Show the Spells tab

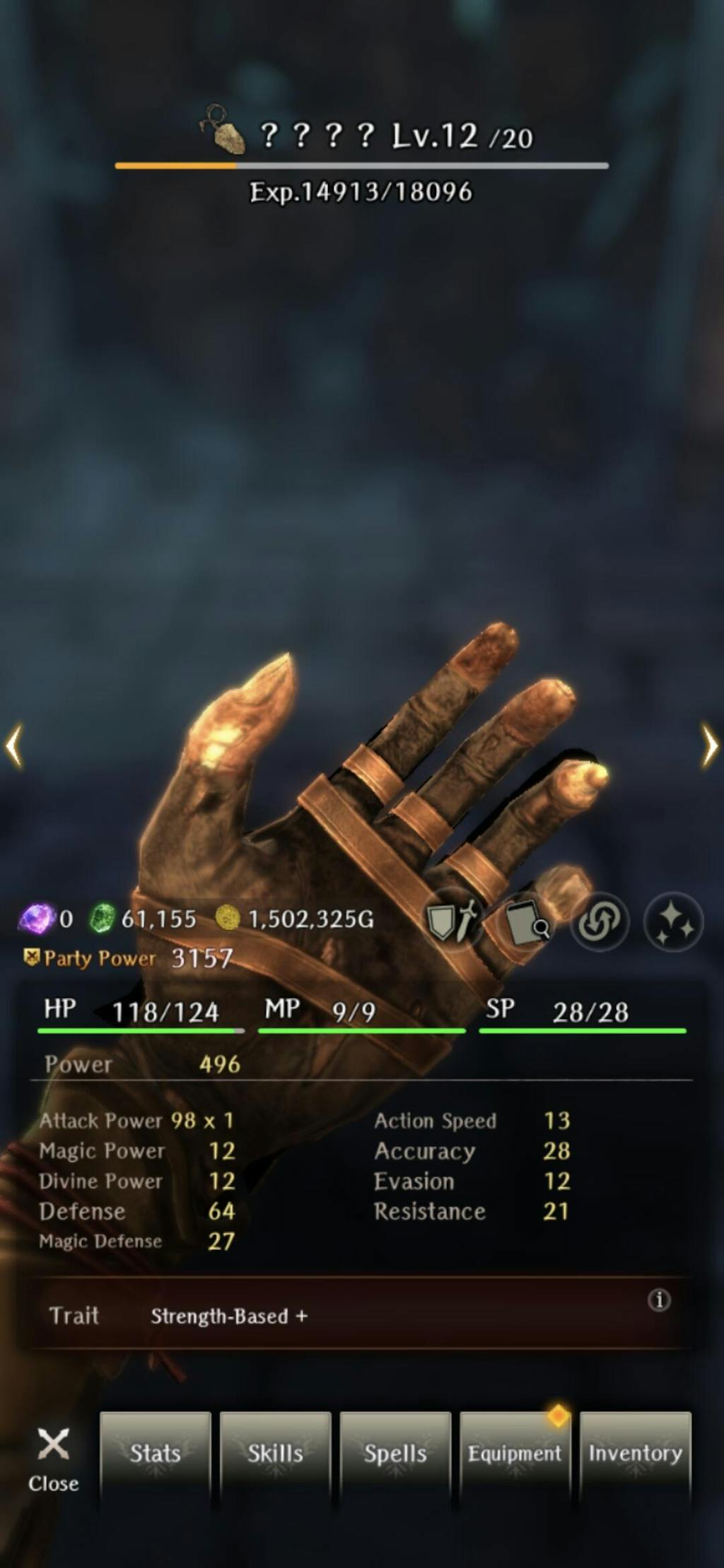(395, 1453)
